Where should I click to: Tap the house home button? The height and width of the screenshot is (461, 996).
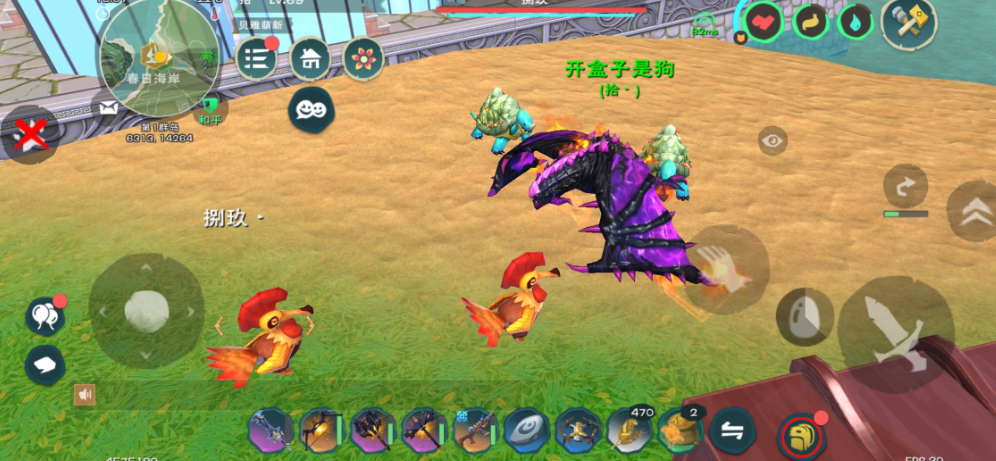(310, 59)
